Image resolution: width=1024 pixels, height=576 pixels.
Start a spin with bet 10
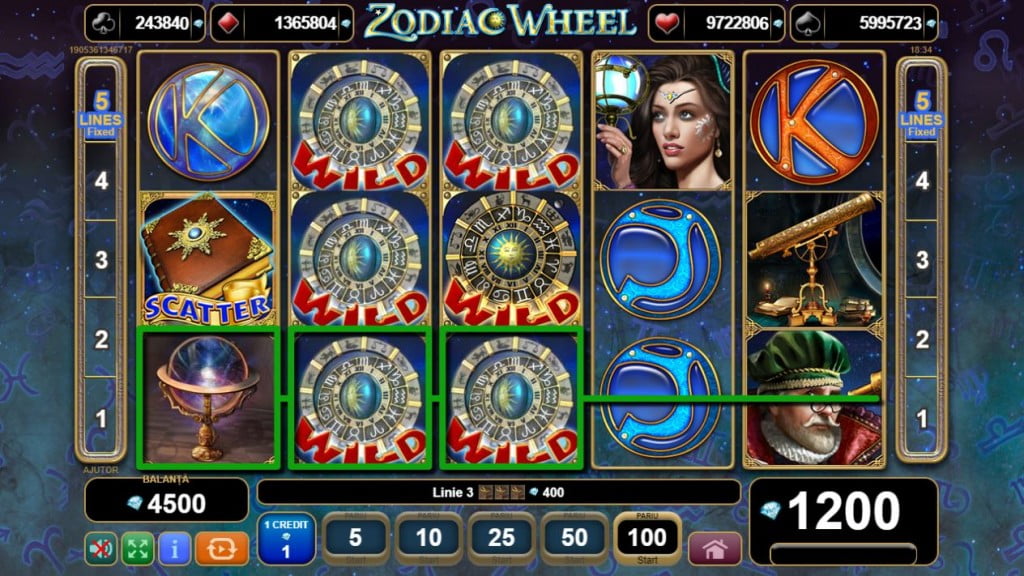click(x=428, y=540)
